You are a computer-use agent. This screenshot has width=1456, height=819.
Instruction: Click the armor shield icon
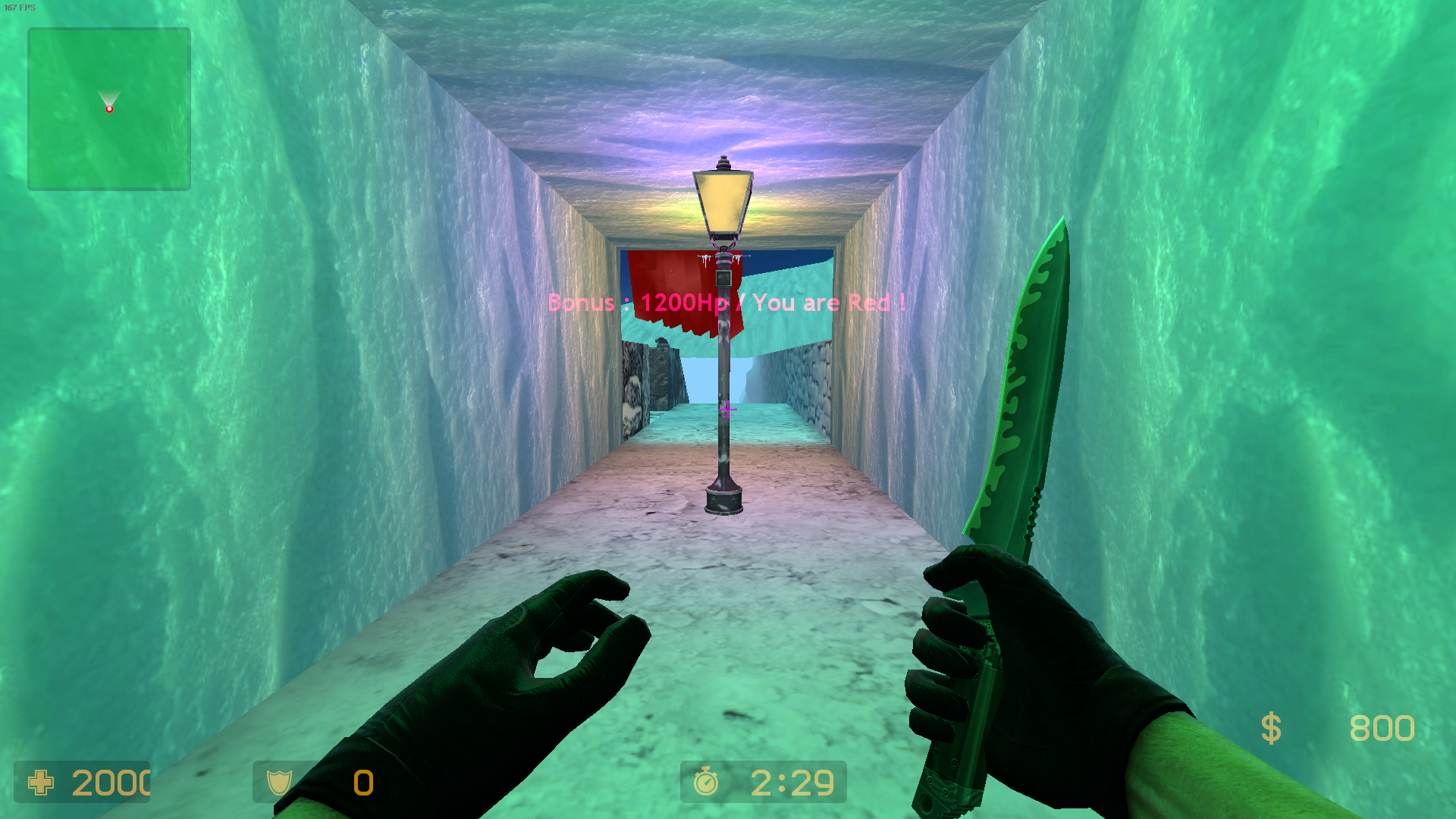[279, 782]
